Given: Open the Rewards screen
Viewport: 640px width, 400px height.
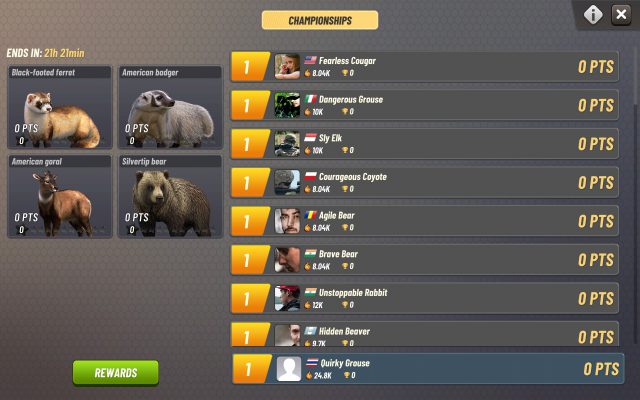Looking at the screenshot, I should click(115, 372).
